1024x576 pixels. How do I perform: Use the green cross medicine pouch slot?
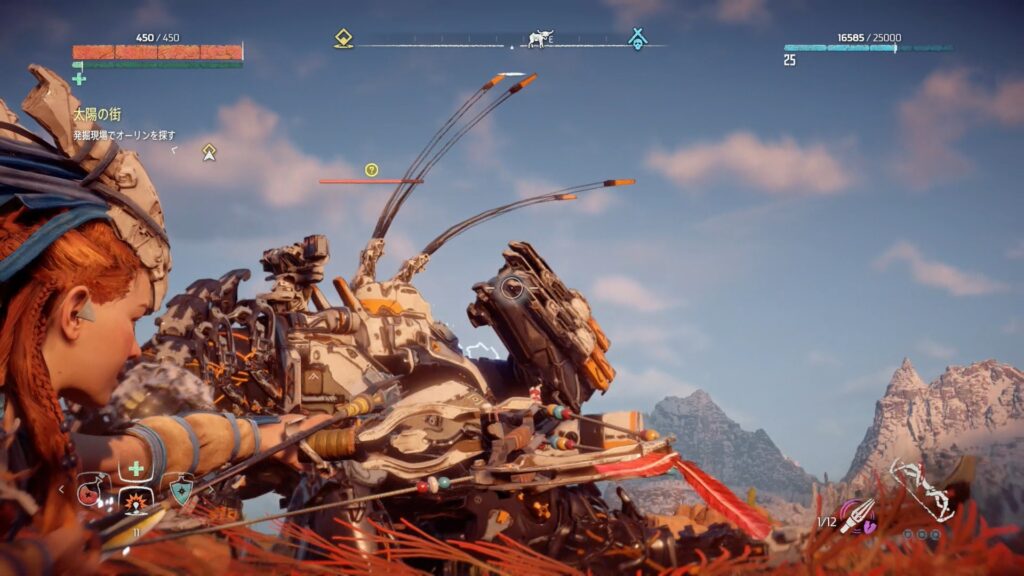[136, 468]
